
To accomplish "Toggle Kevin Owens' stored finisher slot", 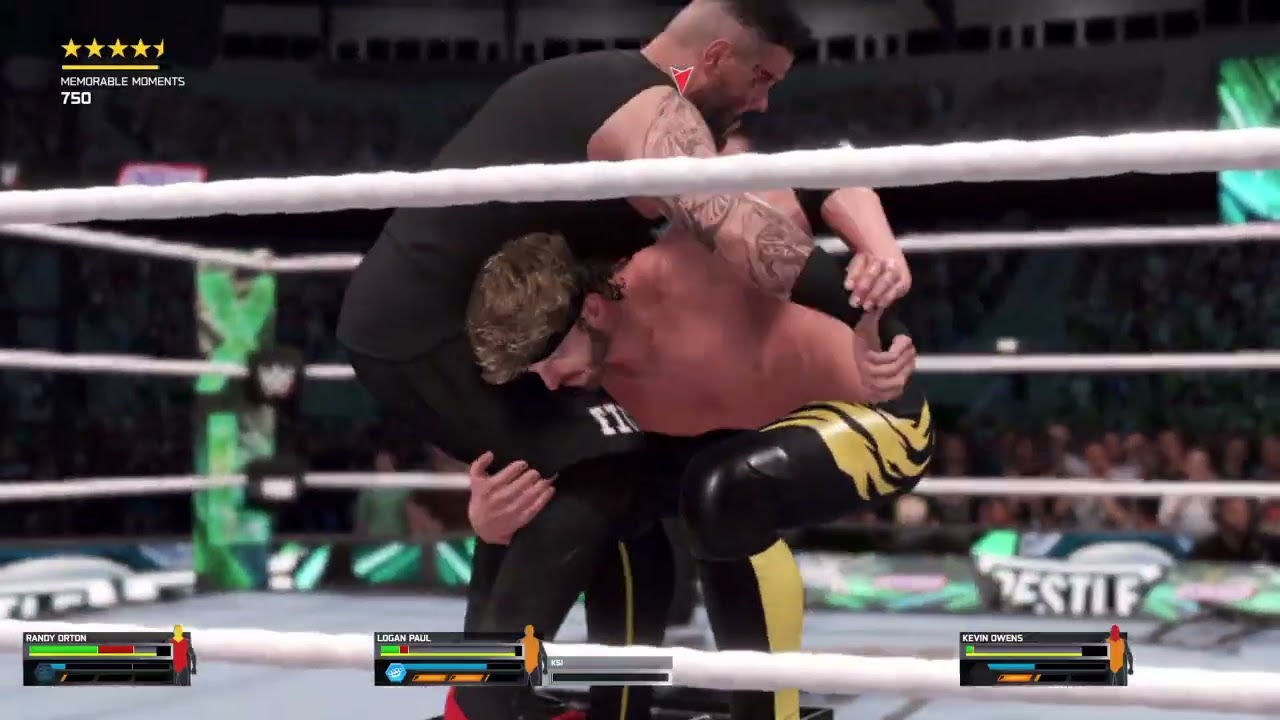I will point(1014,677).
